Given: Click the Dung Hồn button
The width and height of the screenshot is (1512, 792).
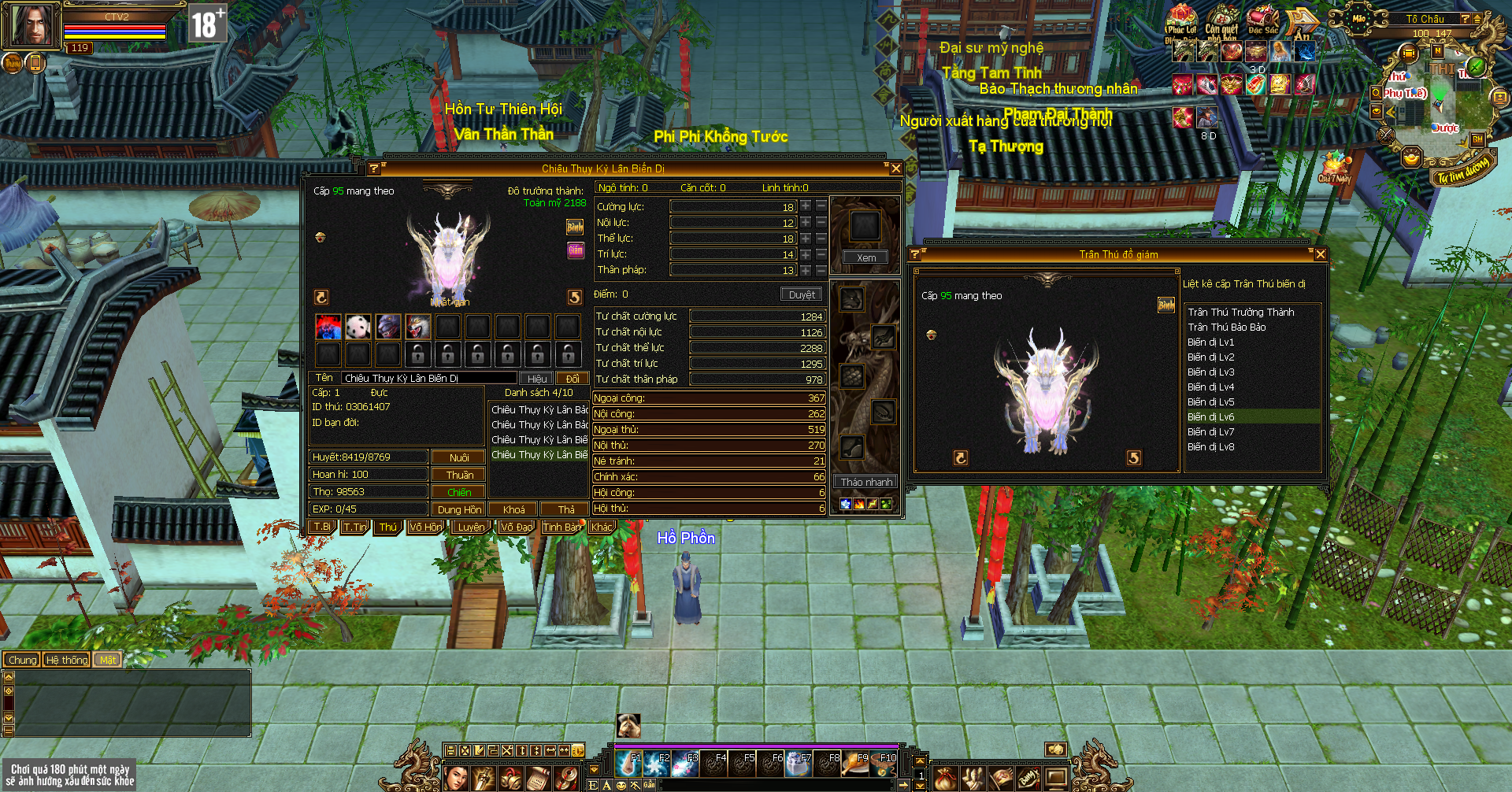Looking at the screenshot, I should (459, 509).
